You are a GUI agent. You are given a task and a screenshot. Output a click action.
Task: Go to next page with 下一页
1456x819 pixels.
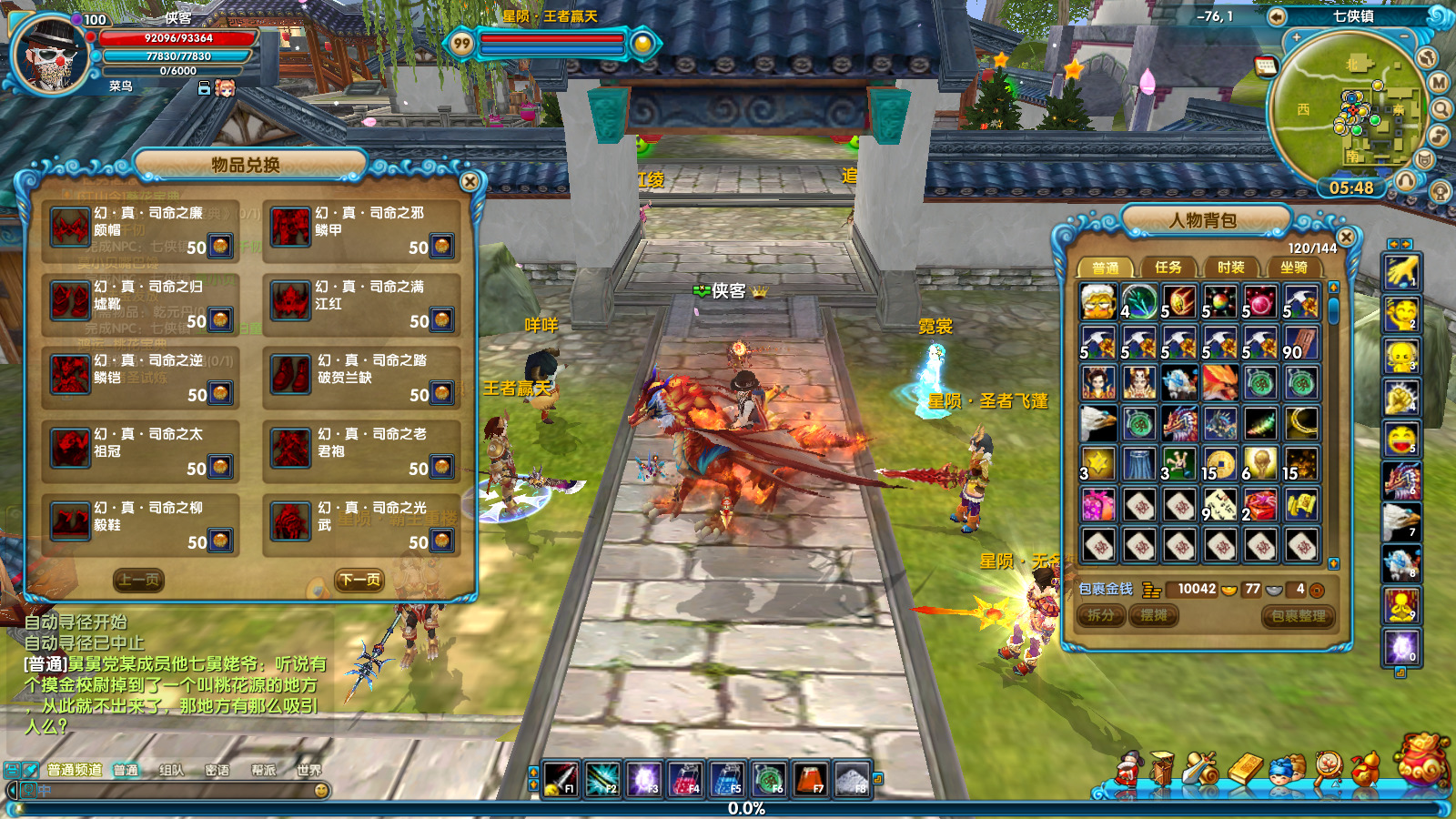359,580
